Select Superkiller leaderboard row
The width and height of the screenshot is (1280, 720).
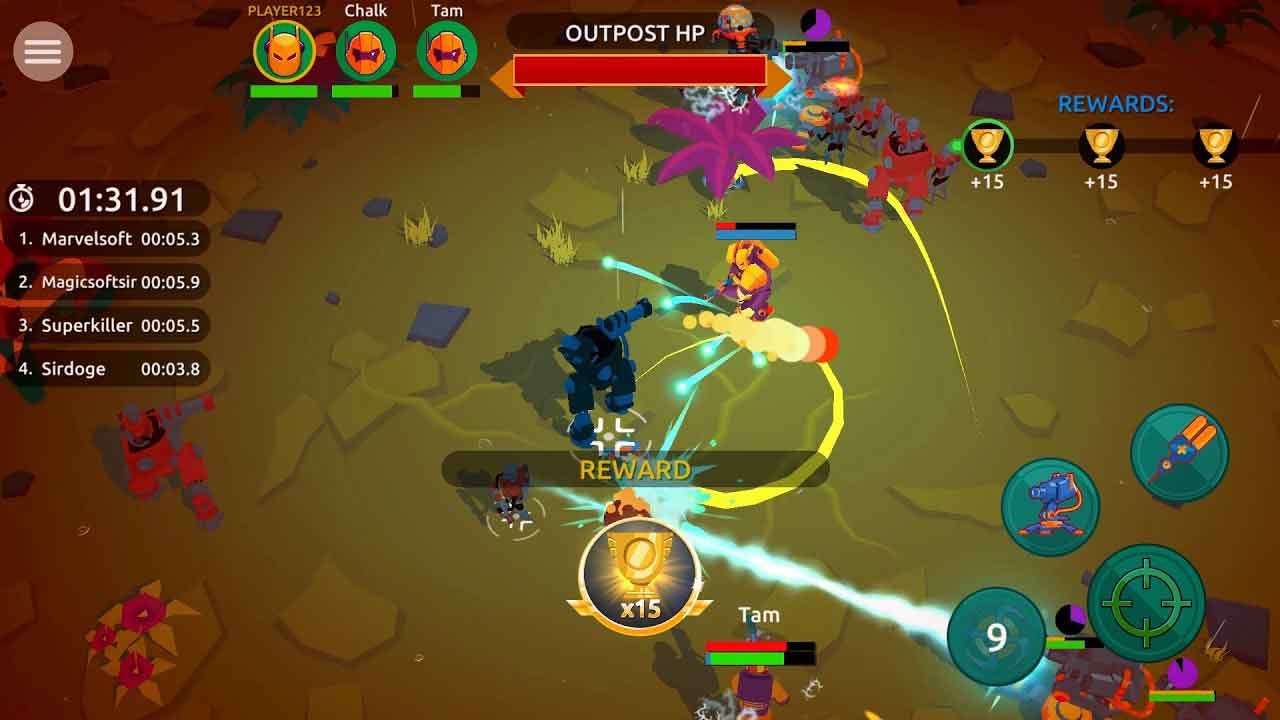click(x=108, y=326)
